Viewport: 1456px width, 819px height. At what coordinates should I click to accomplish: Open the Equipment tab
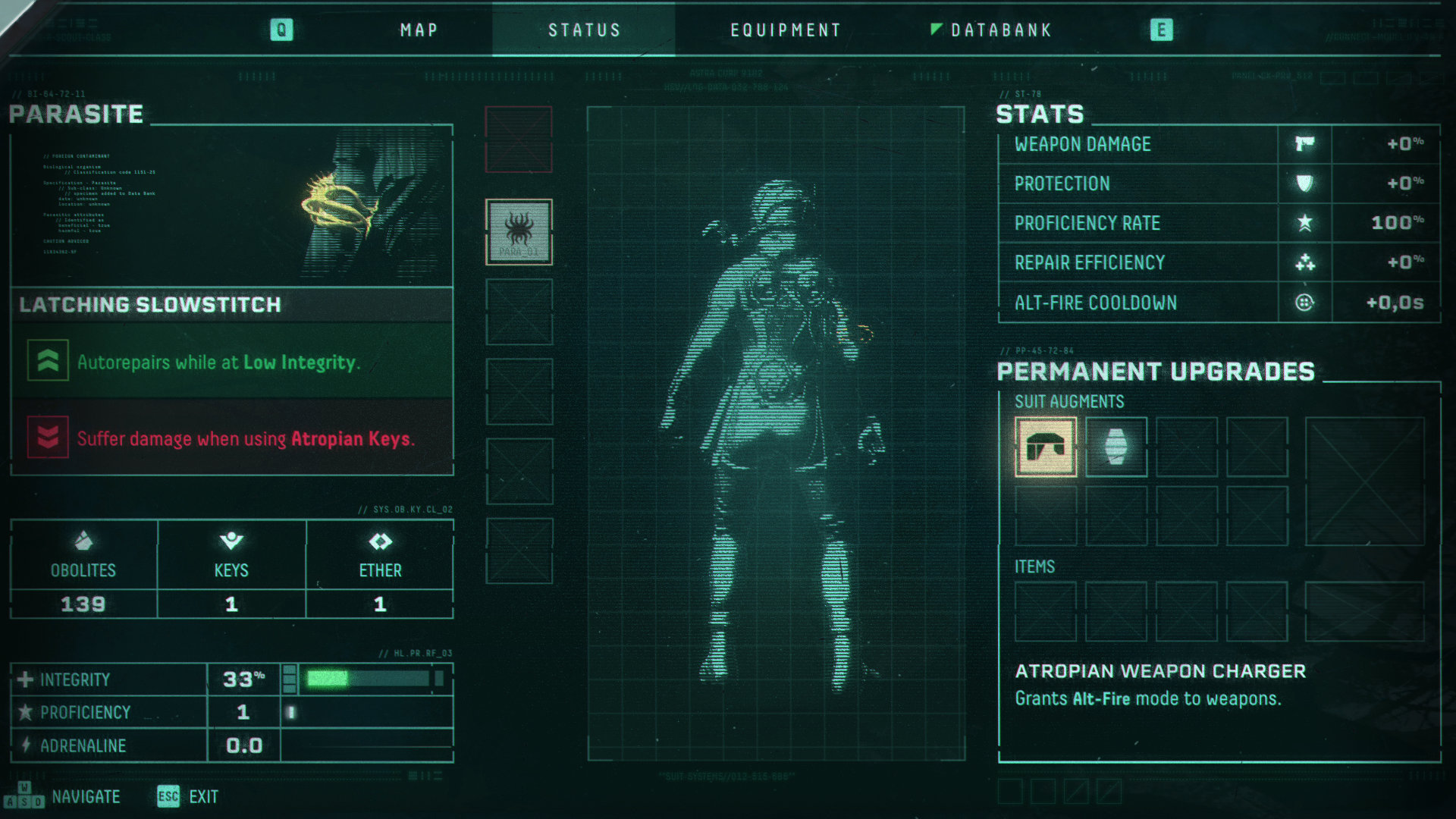(x=786, y=30)
